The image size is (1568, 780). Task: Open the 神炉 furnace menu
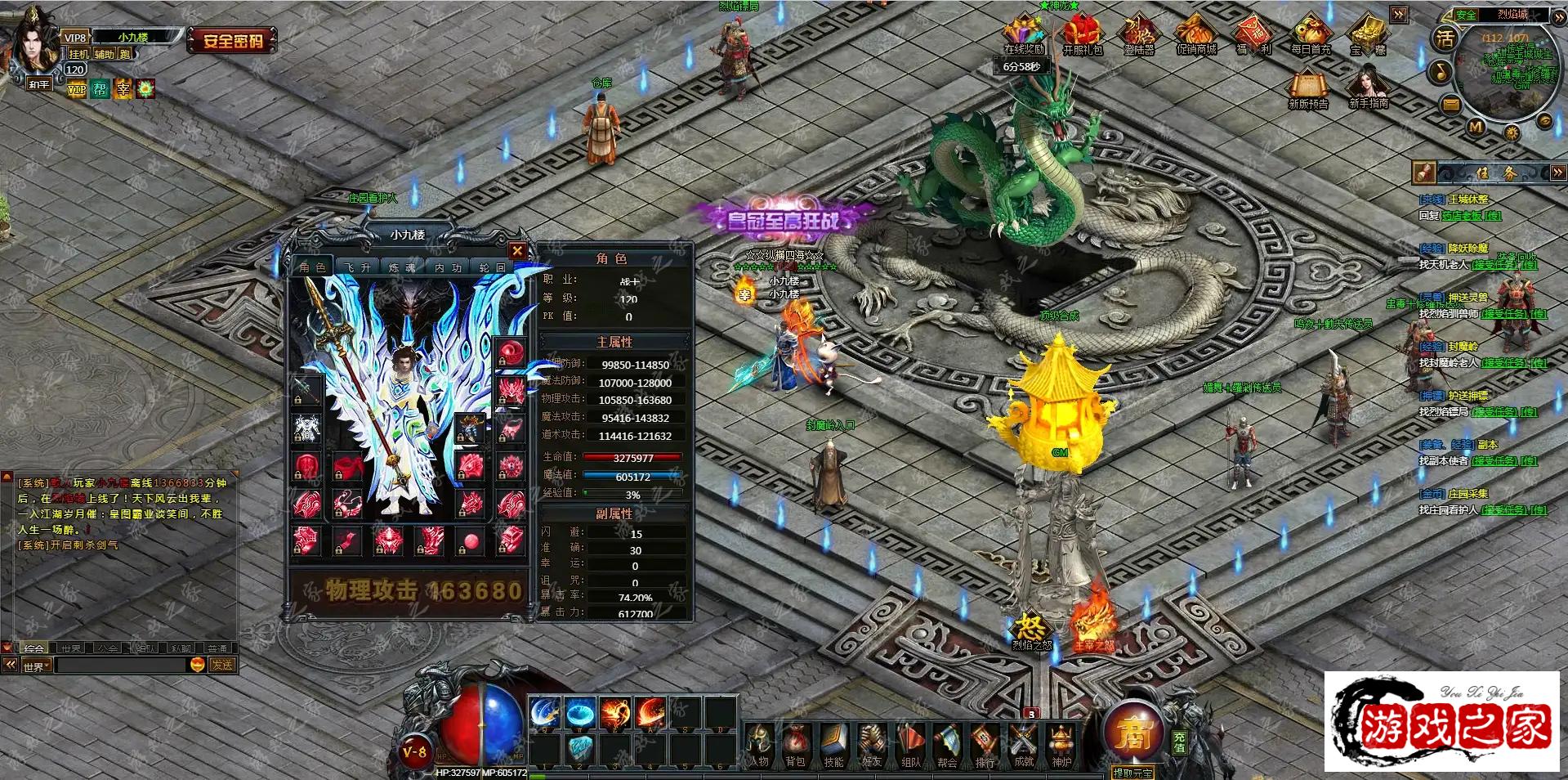coord(1061,746)
